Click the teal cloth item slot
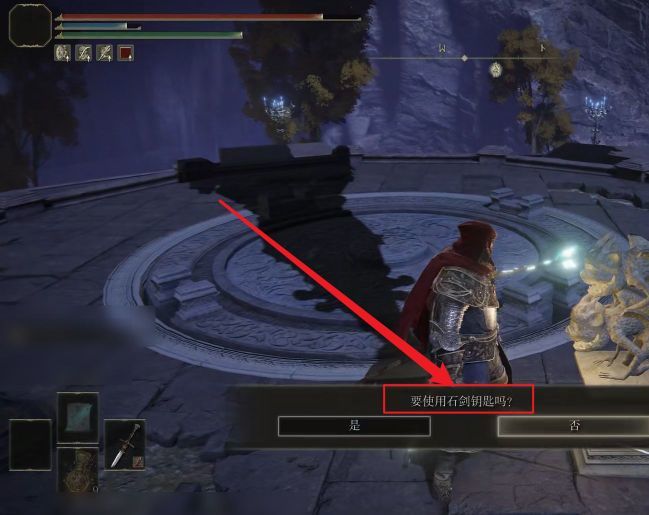Screen dimensions: 649x515 click(77, 416)
